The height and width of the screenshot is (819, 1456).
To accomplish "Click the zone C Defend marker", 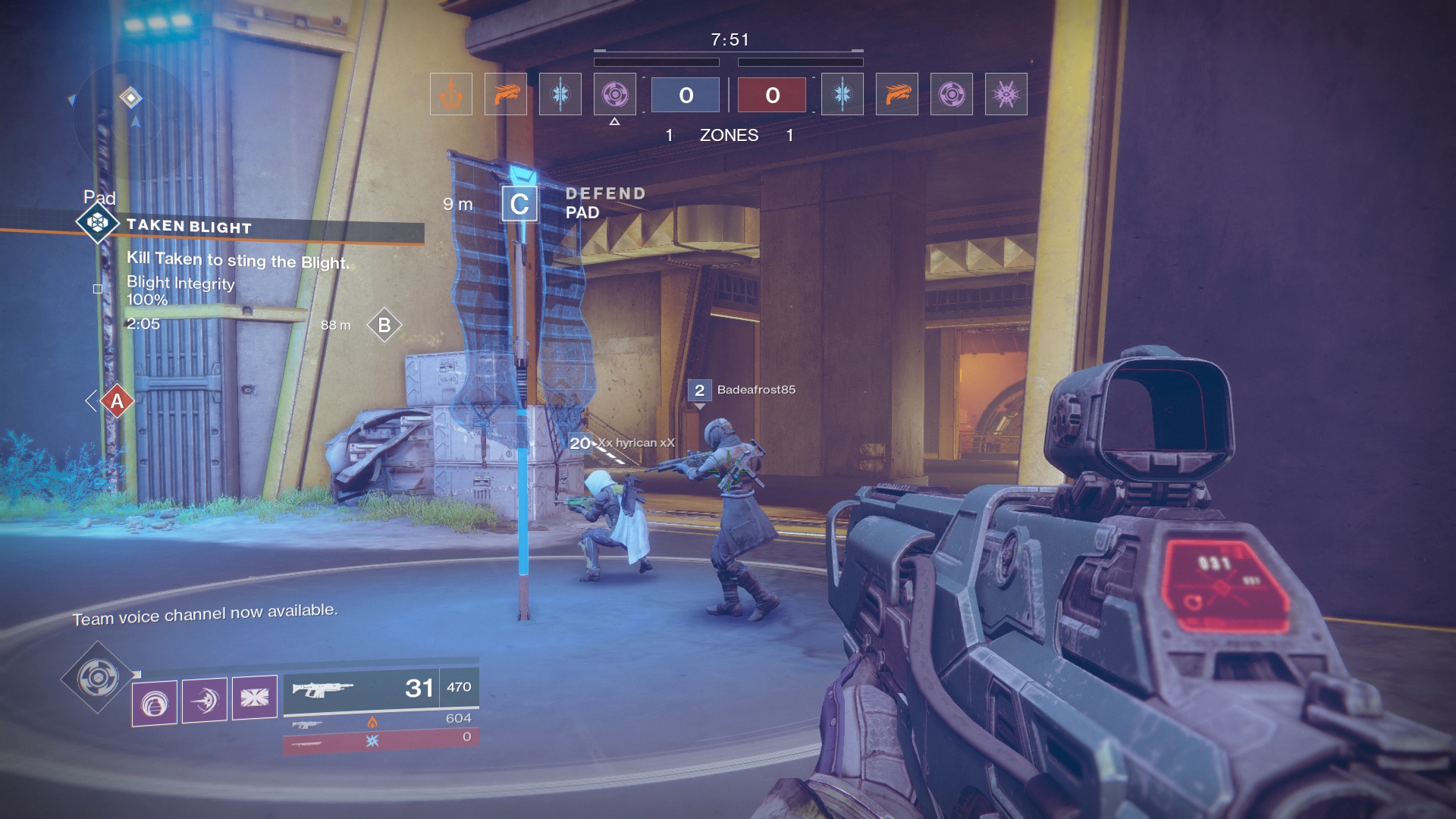I will (519, 204).
